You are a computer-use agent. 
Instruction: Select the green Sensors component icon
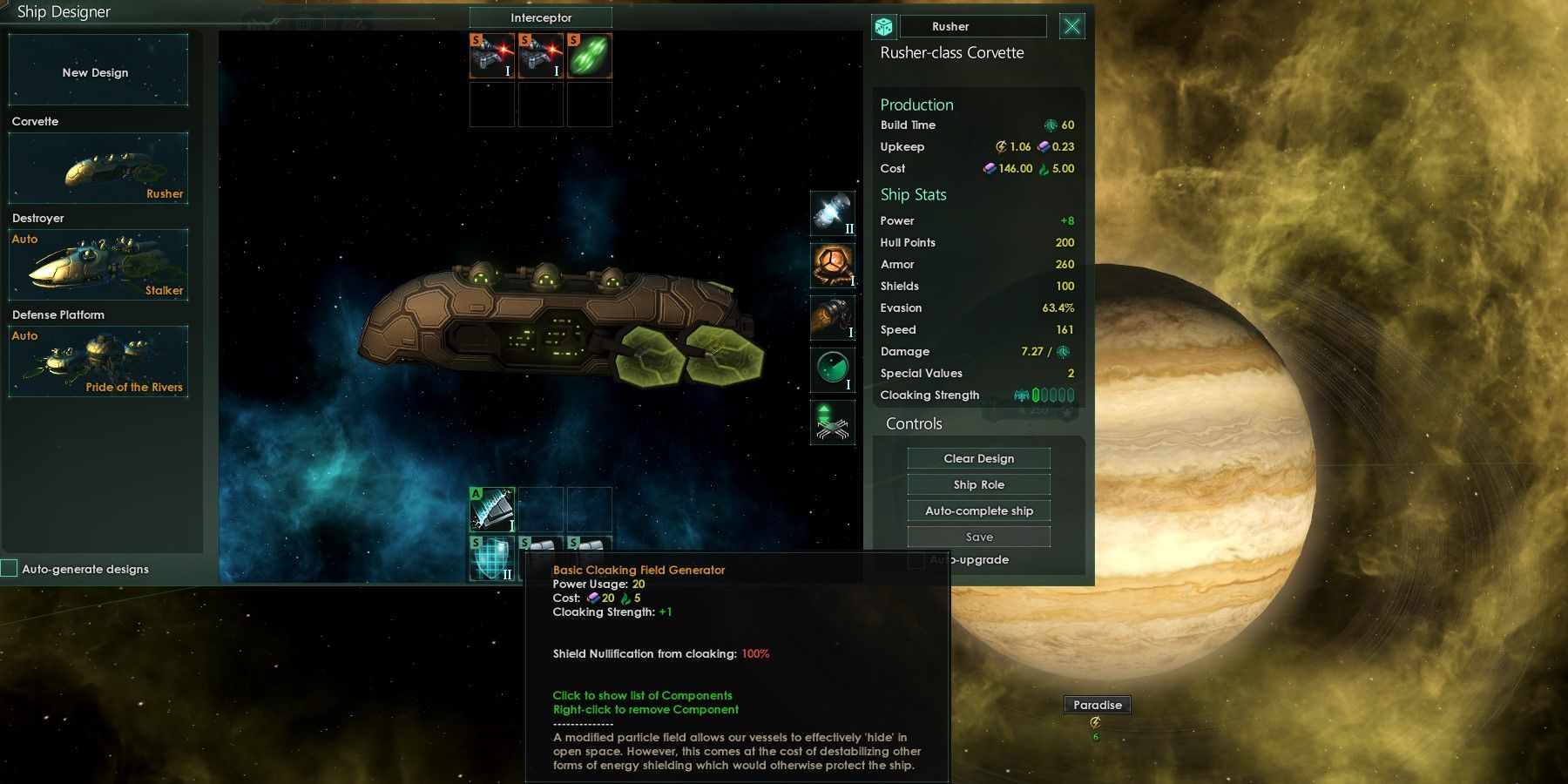tap(832, 370)
